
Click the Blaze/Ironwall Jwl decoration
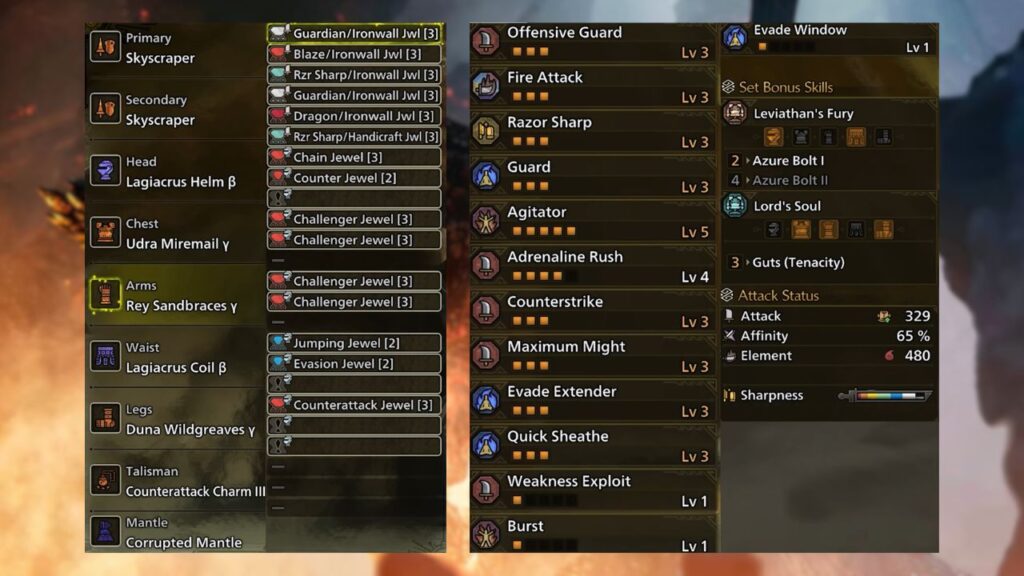click(x=354, y=54)
